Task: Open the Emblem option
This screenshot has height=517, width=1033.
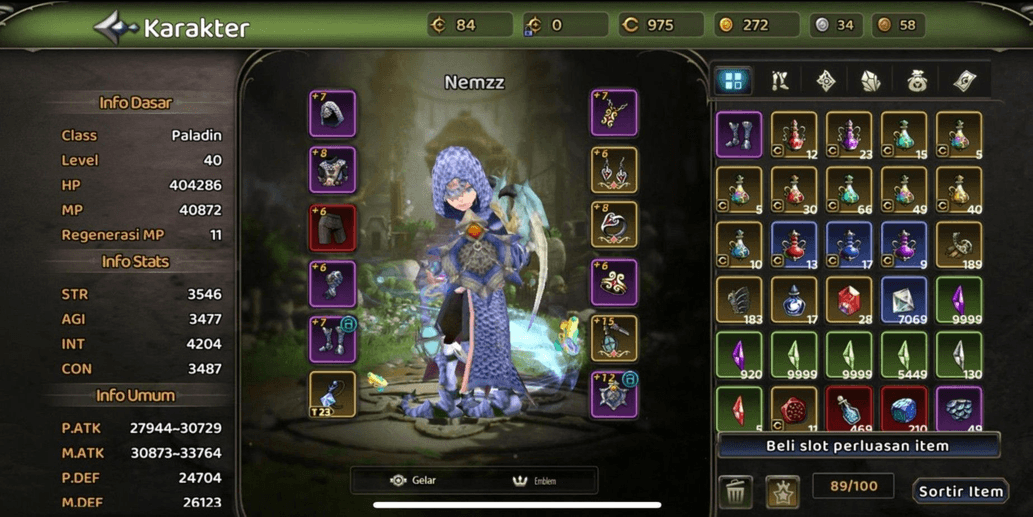Action: 534,480
